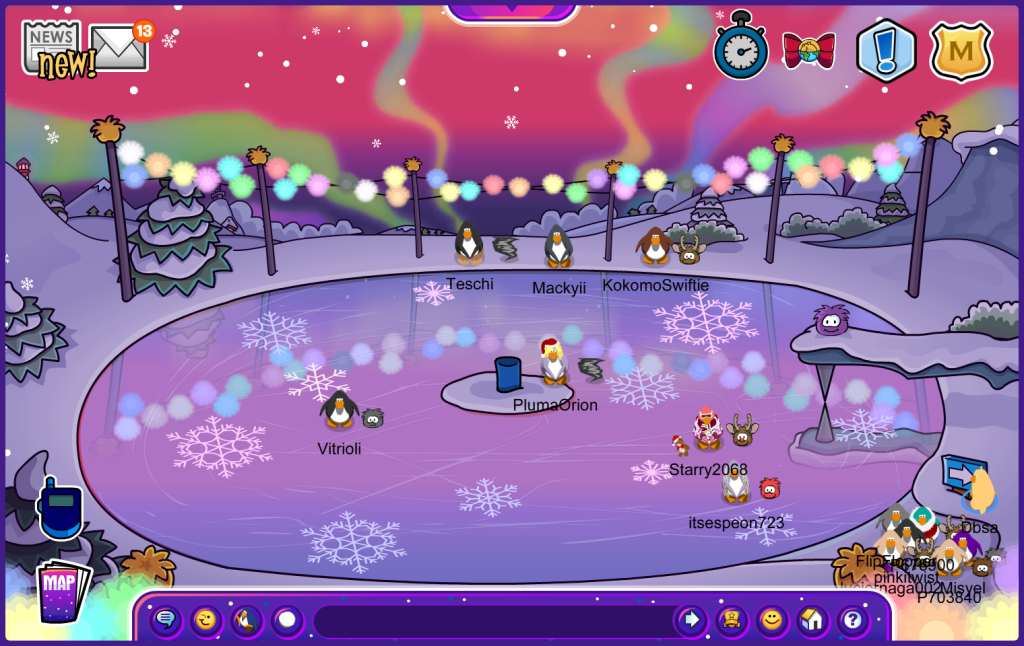Open the player card badge button
This screenshot has height=646, width=1024.
point(731,621)
